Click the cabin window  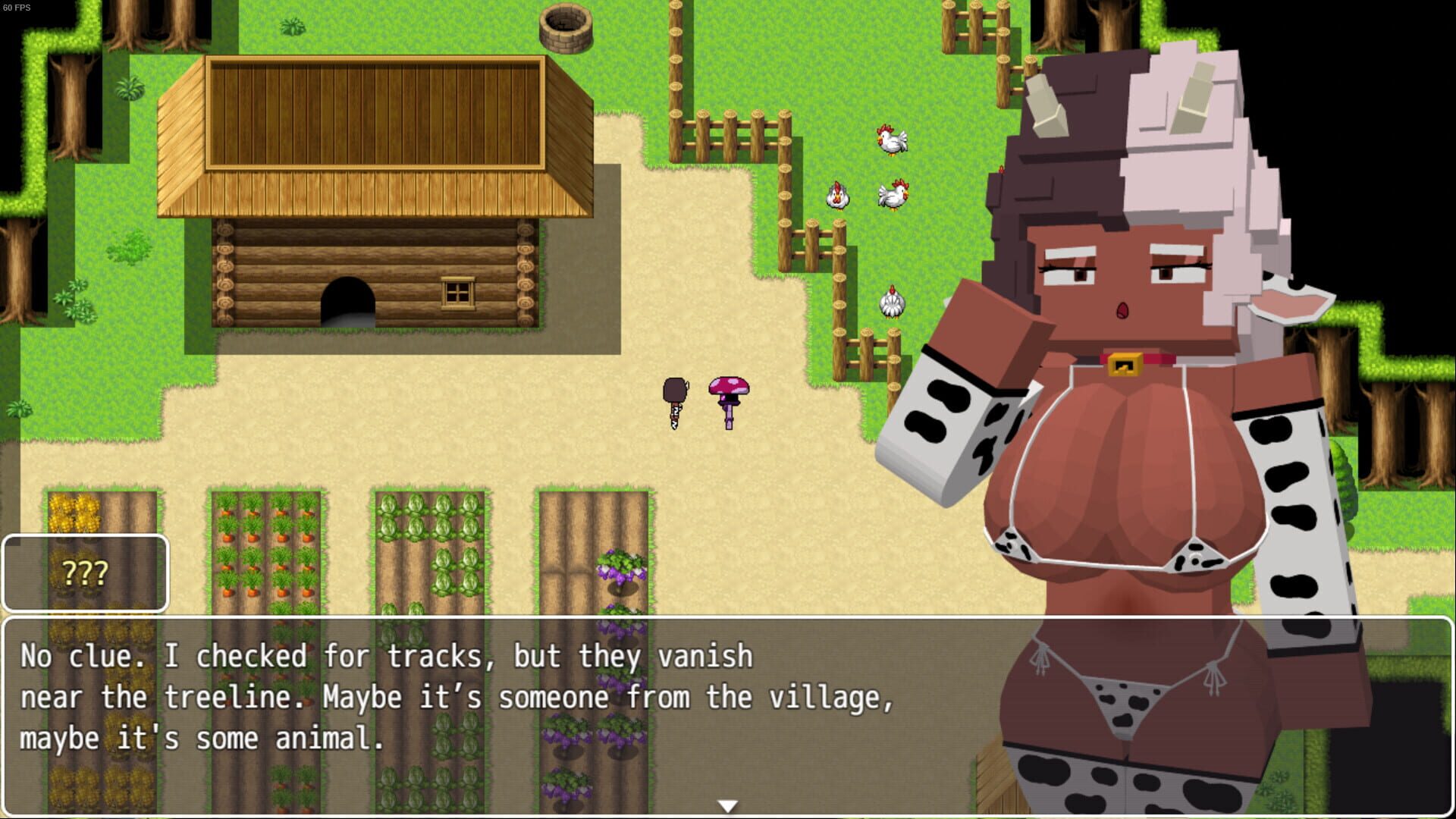pos(458,292)
